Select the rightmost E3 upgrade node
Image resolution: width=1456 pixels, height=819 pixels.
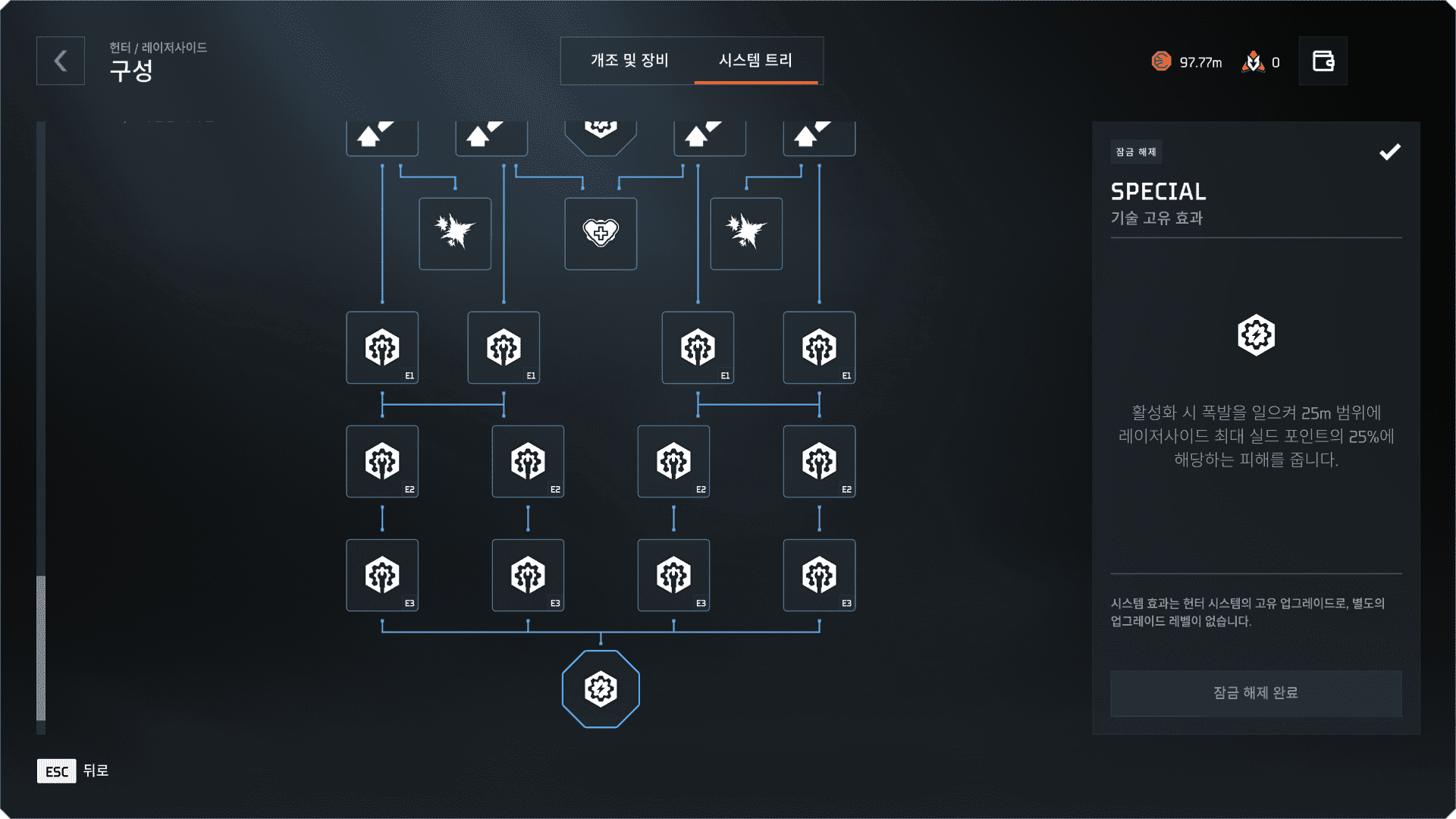[819, 575]
